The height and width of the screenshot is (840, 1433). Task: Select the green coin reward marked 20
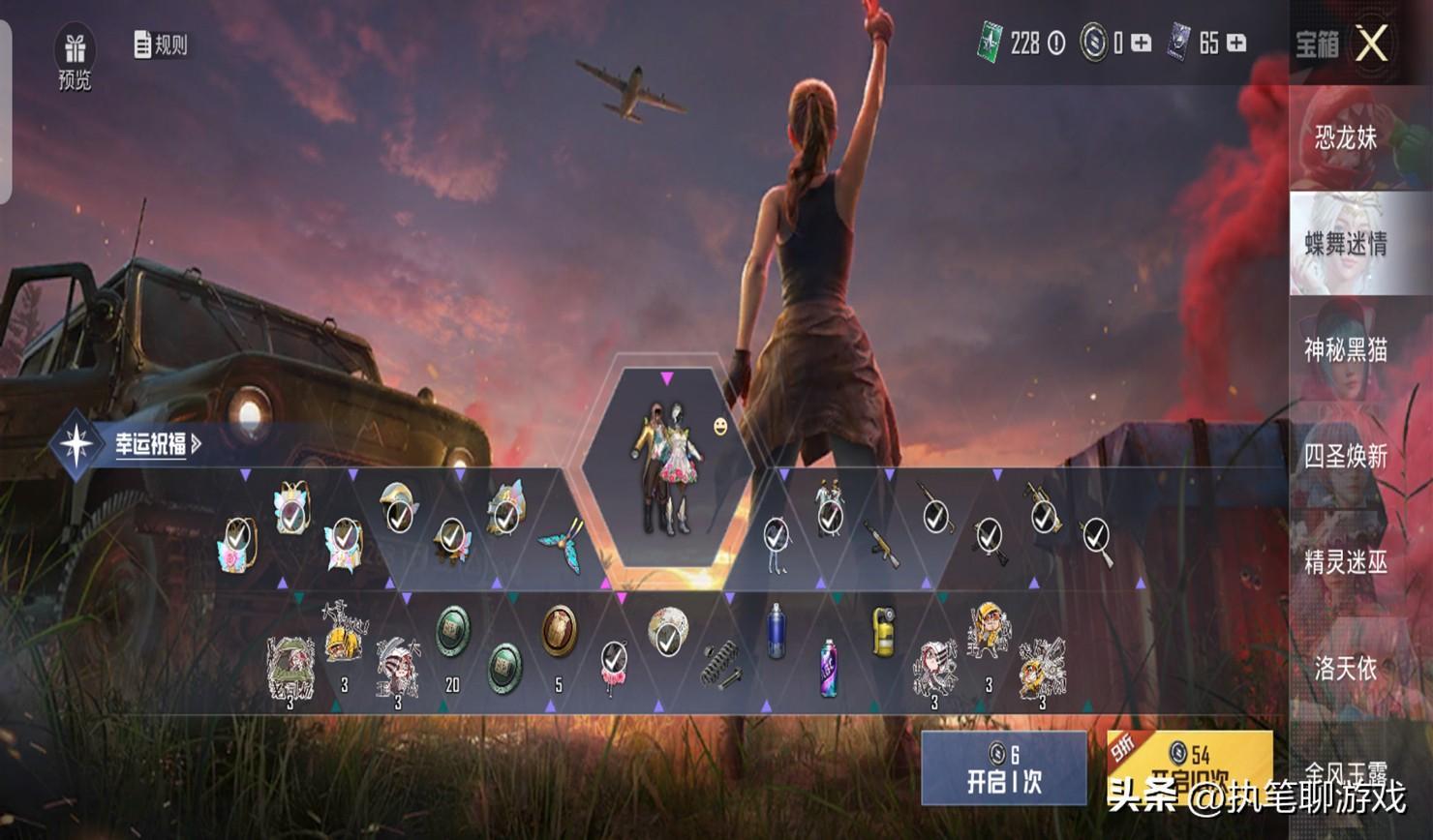[452, 632]
